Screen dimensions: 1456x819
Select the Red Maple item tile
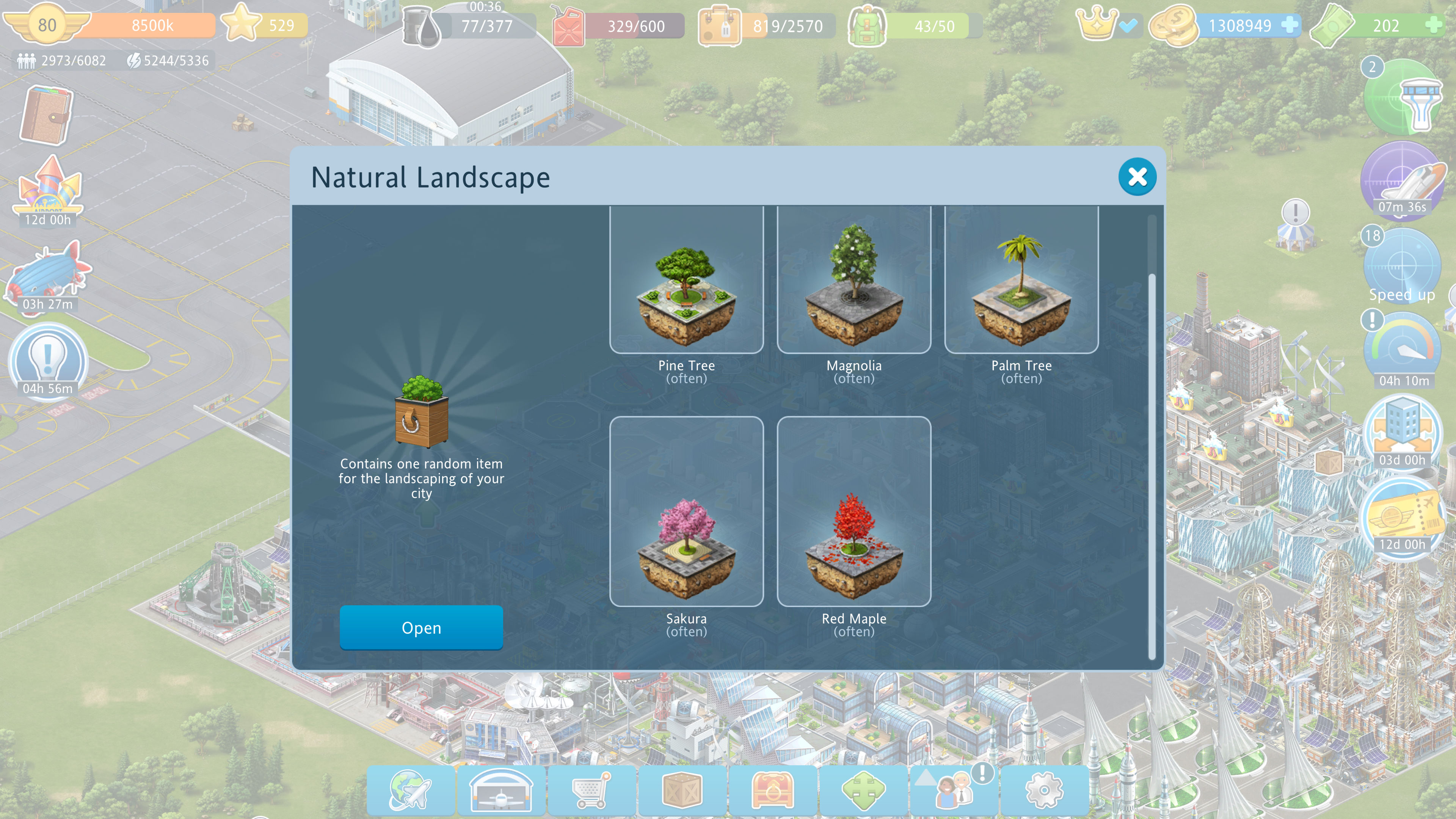(x=854, y=511)
